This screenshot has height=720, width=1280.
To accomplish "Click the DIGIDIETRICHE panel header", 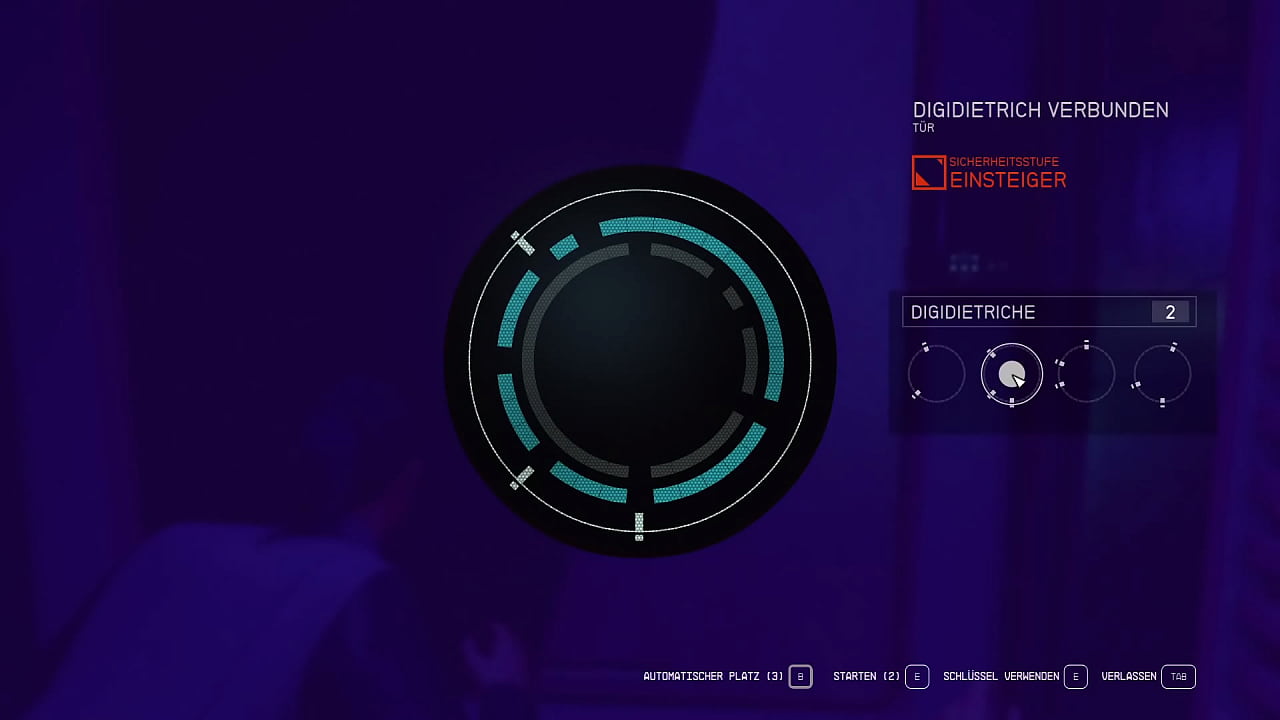I will pyautogui.click(x=972, y=311).
